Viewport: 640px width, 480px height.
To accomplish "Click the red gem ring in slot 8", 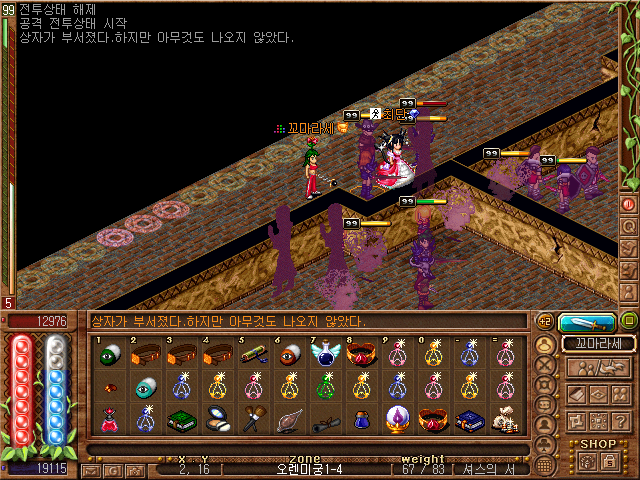I will 362,354.
